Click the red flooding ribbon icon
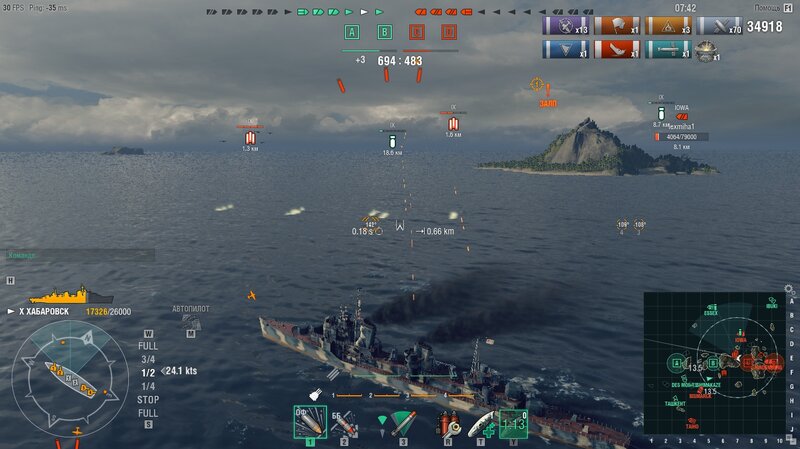 pyautogui.click(x=617, y=49)
